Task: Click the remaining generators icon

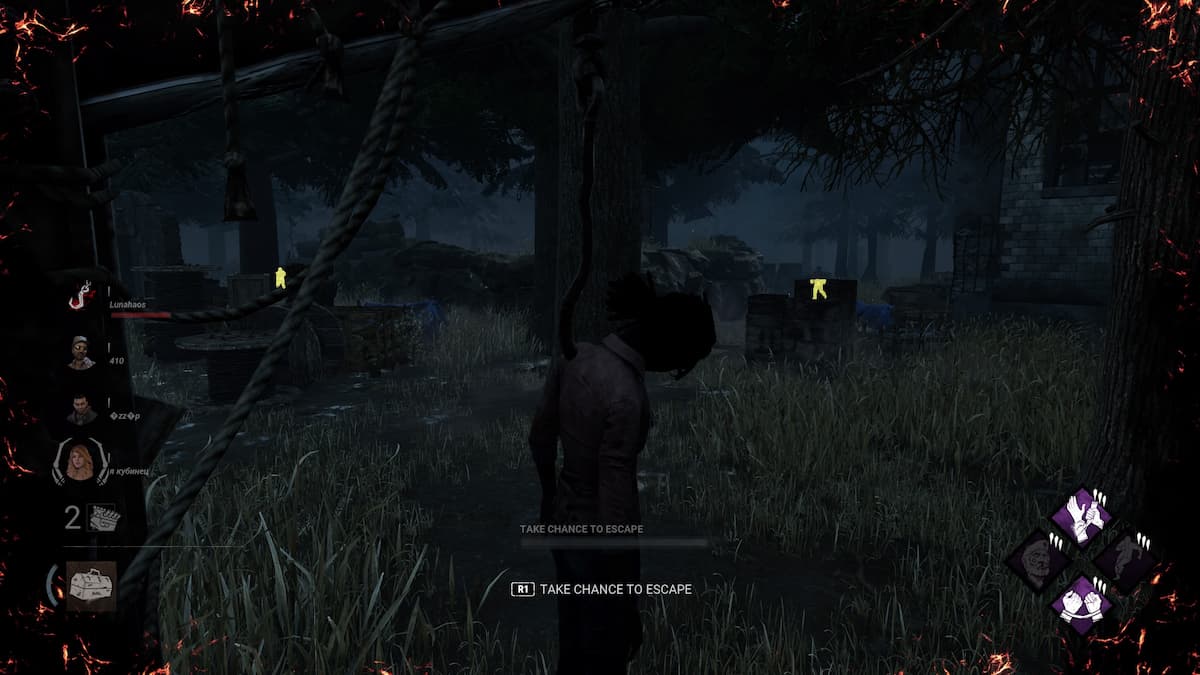Action: tap(103, 518)
